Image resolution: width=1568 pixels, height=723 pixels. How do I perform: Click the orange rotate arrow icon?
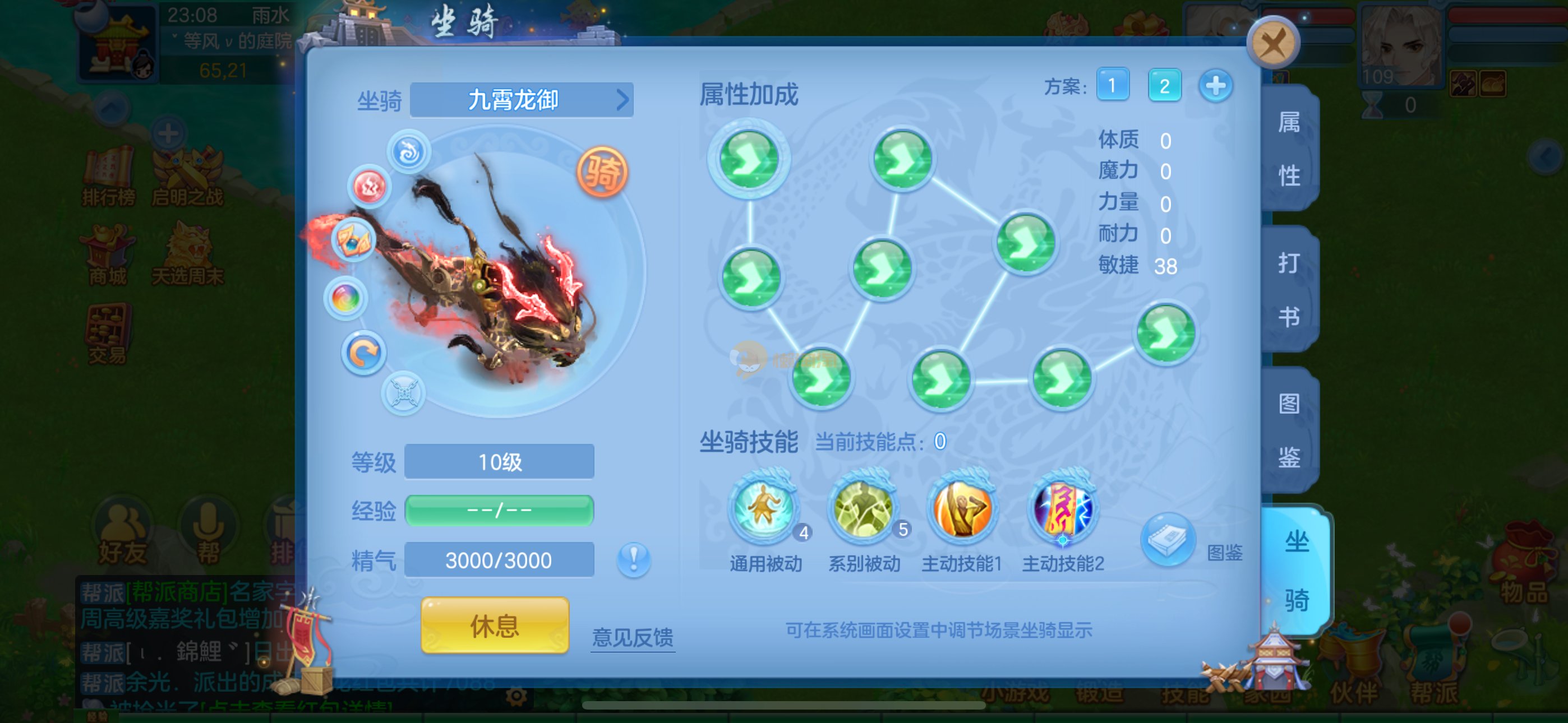pos(363,353)
